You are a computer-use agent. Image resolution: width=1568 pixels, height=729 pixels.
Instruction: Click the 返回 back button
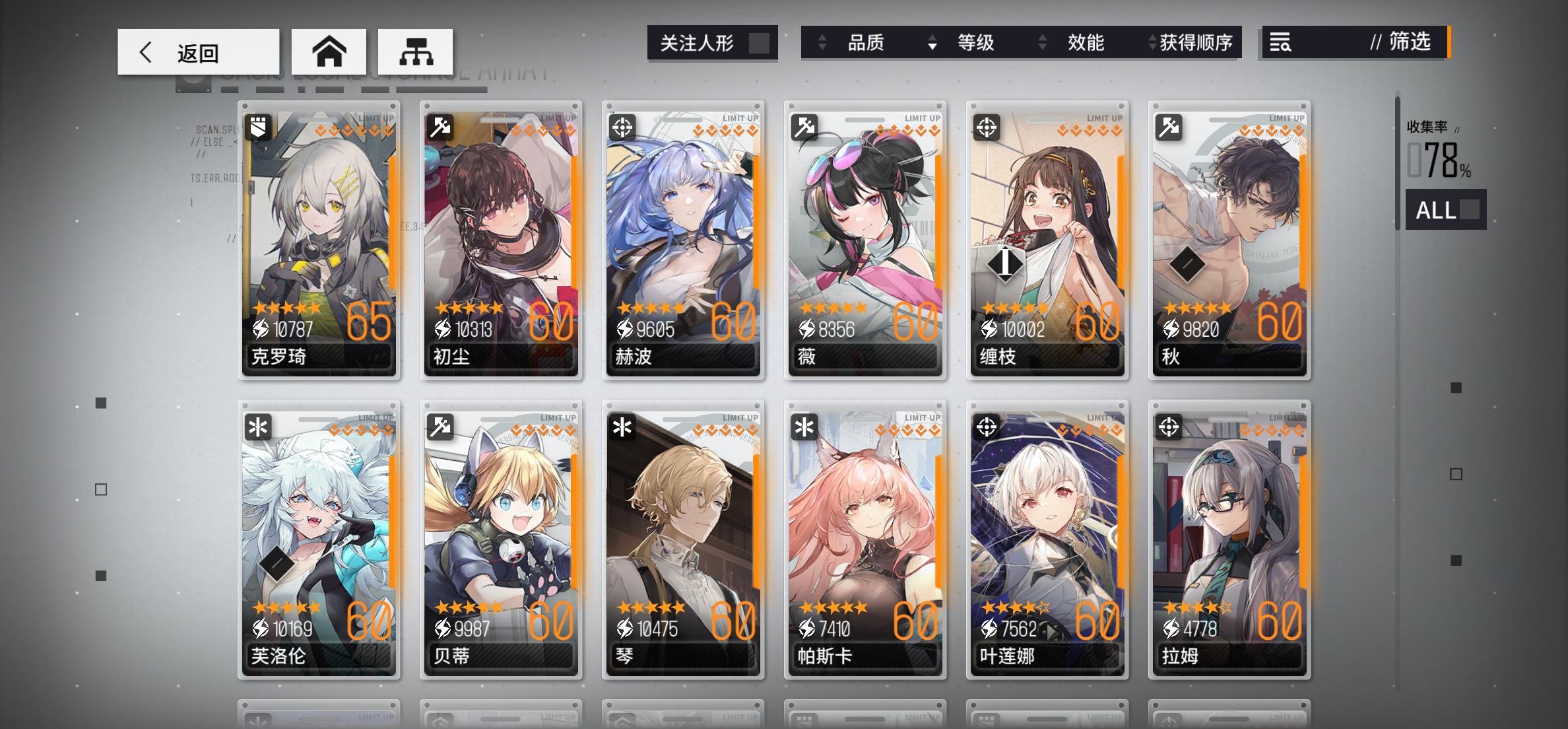pyautogui.click(x=198, y=52)
